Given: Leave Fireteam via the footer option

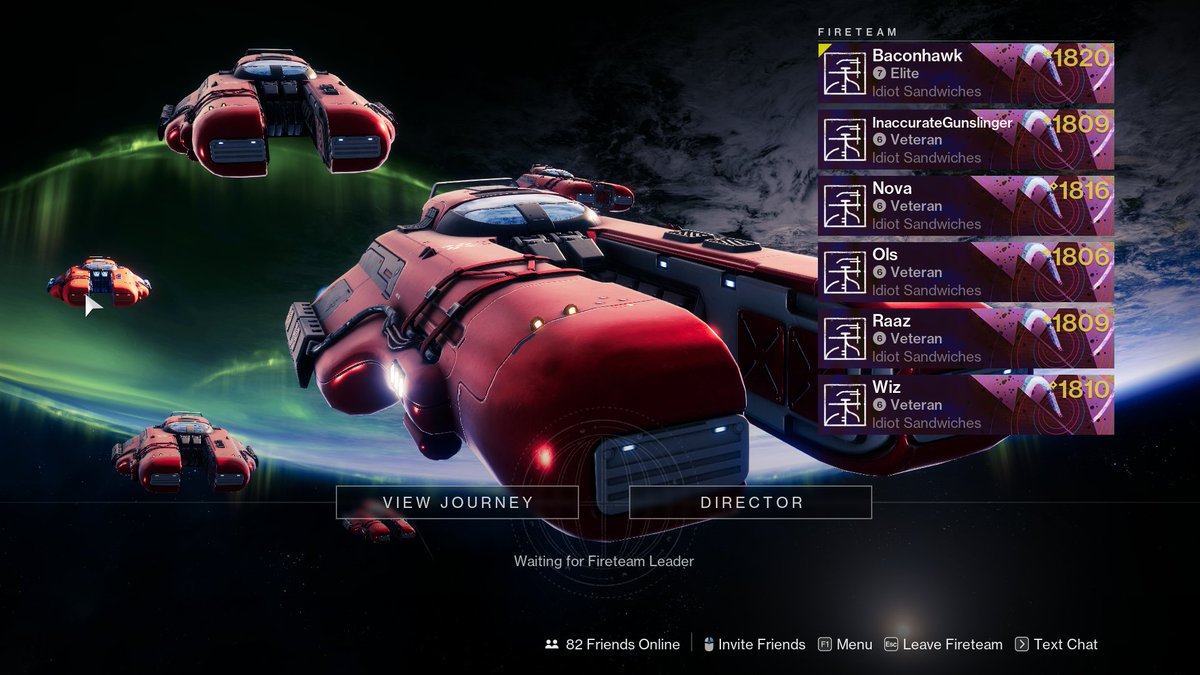Looking at the screenshot, I should (x=943, y=645).
